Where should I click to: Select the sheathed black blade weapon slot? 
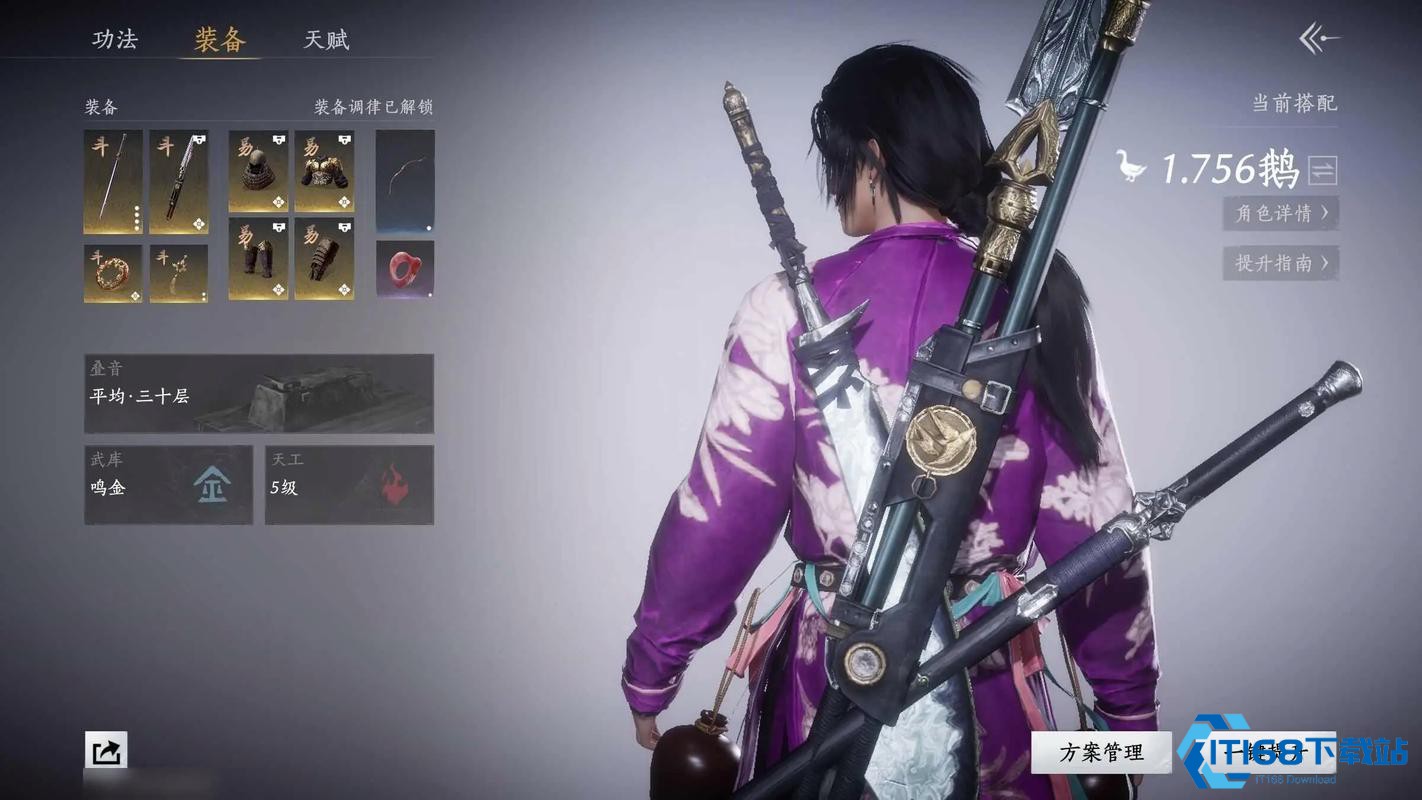[179, 182]
